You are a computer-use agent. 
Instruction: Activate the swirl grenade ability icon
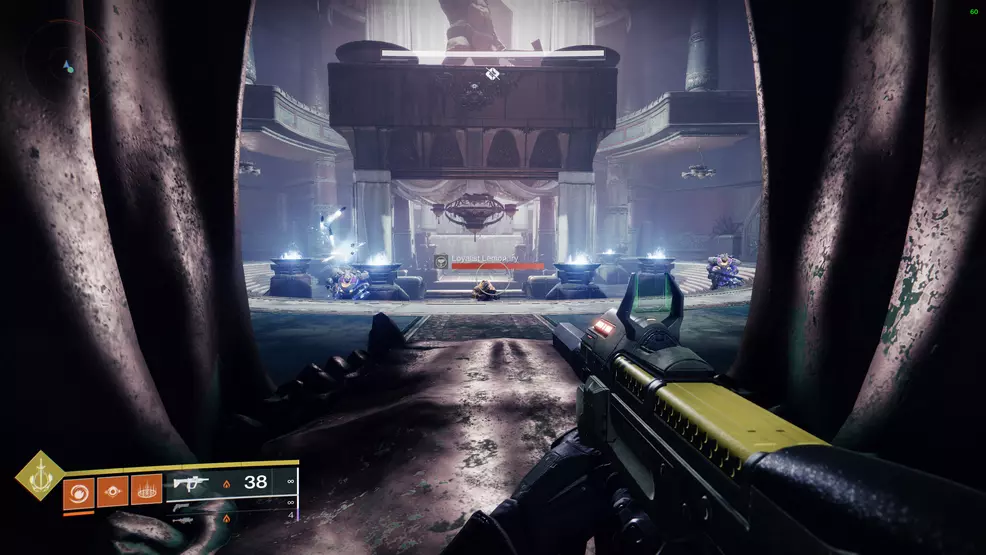(78, 491)
